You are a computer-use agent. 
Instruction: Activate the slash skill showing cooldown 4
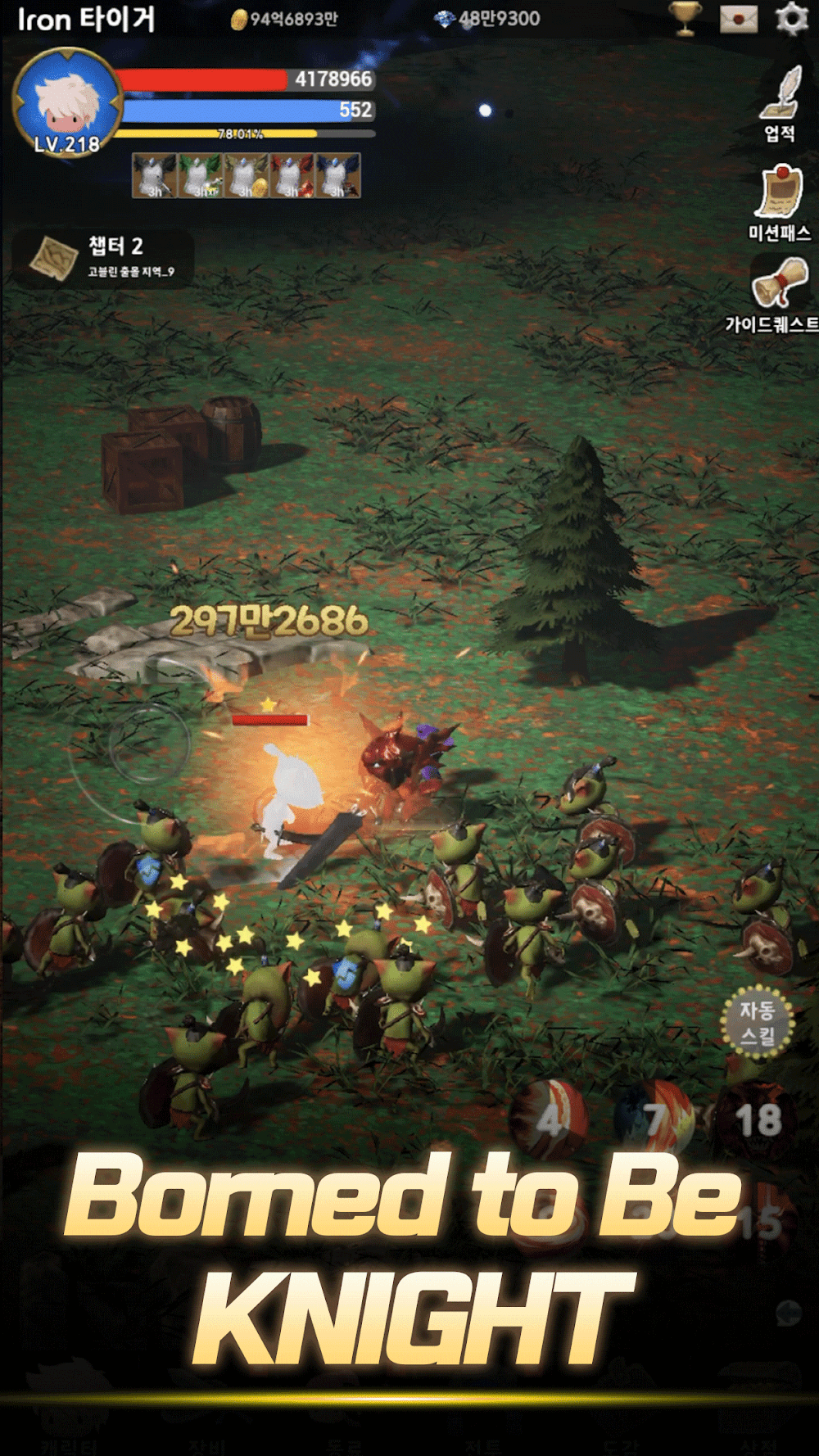pos(549,1119)
